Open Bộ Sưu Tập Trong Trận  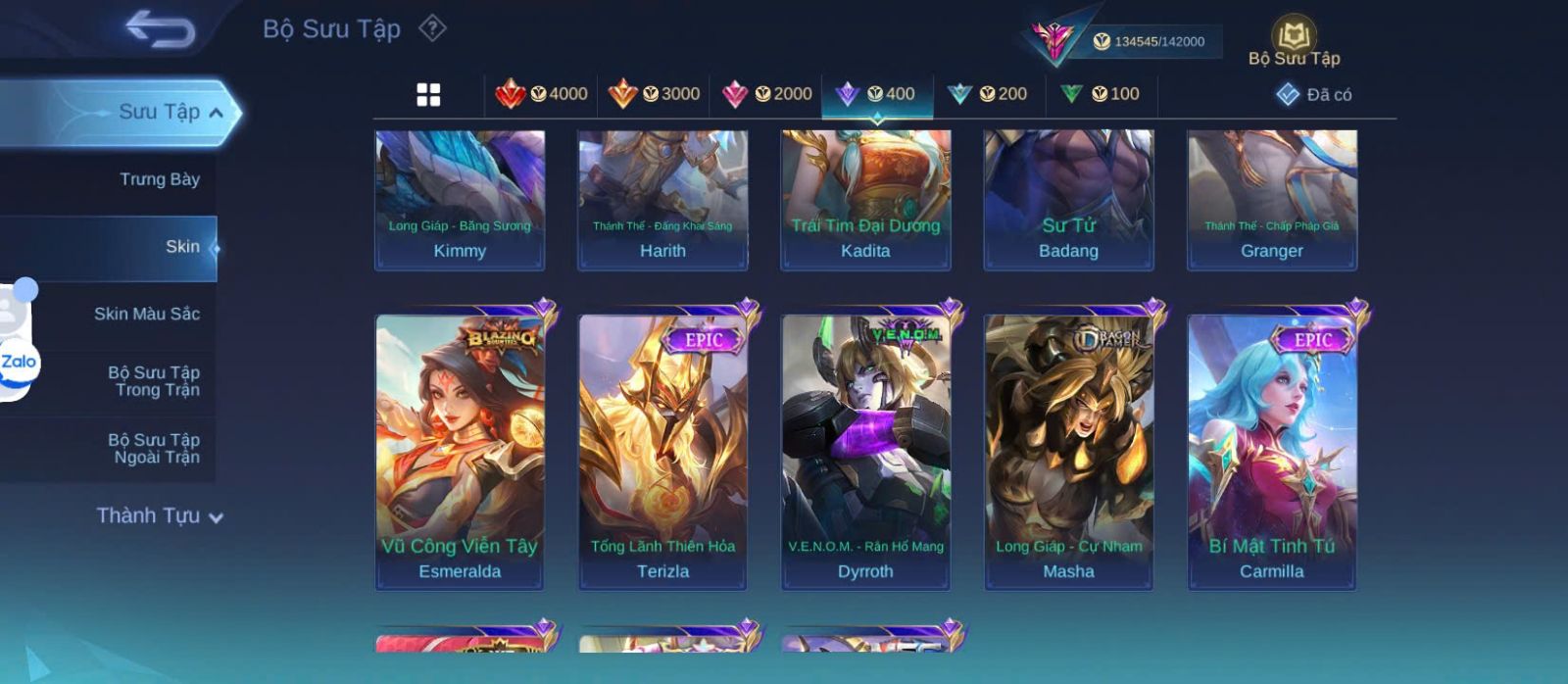pos(155,381)
